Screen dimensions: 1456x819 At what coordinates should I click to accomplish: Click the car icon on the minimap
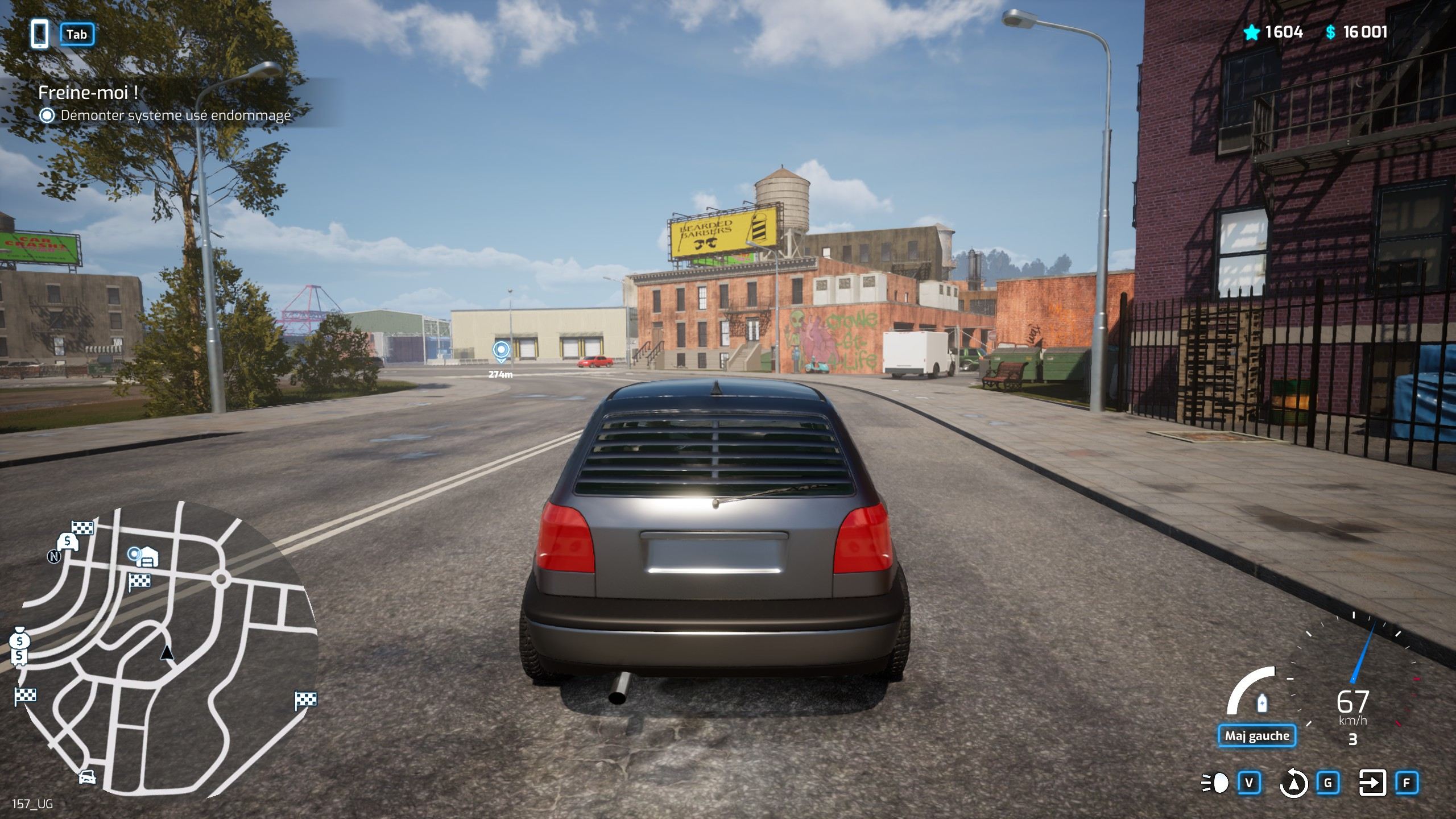86,776
